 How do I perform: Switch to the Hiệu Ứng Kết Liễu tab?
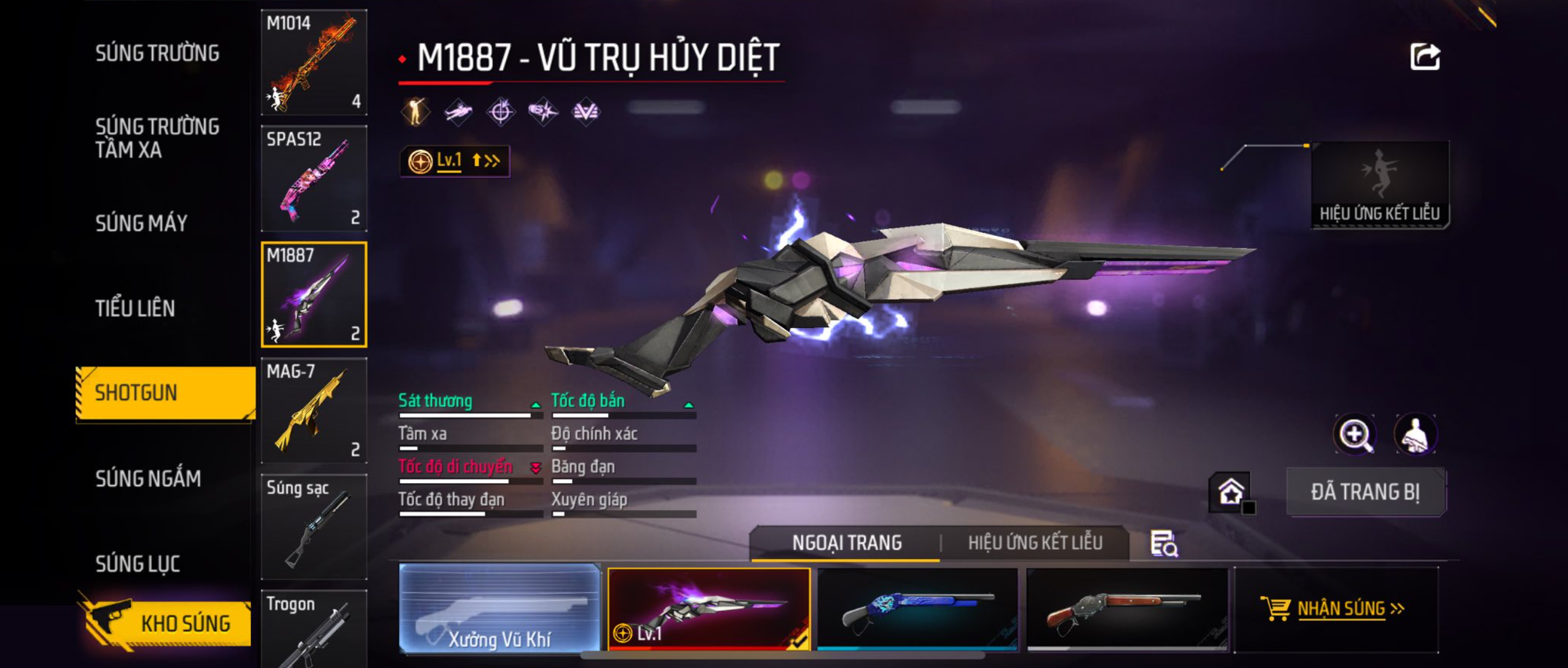click(1035, 543)
